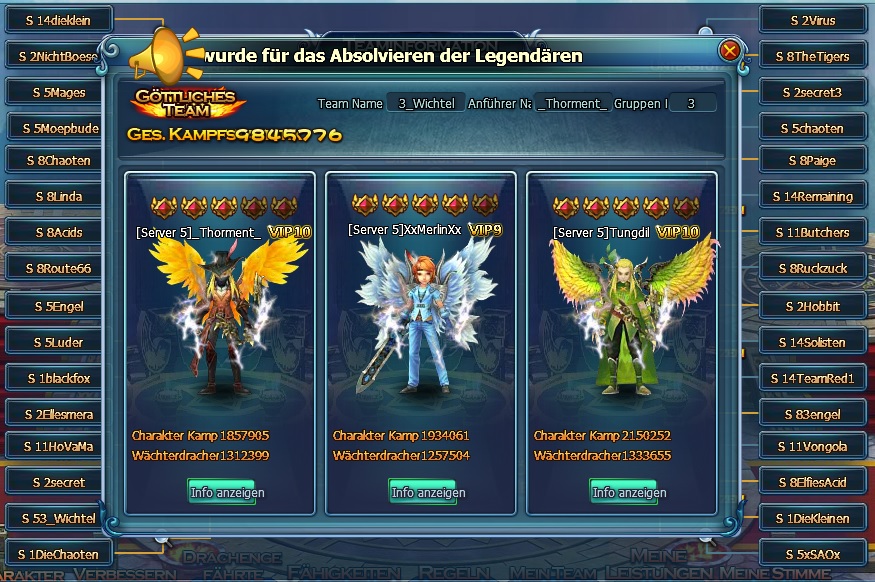Image resolution: width=875 pixels, height=582 pixels.
Task: Select the S 11Butchers team entry
Action: point(811,232)
